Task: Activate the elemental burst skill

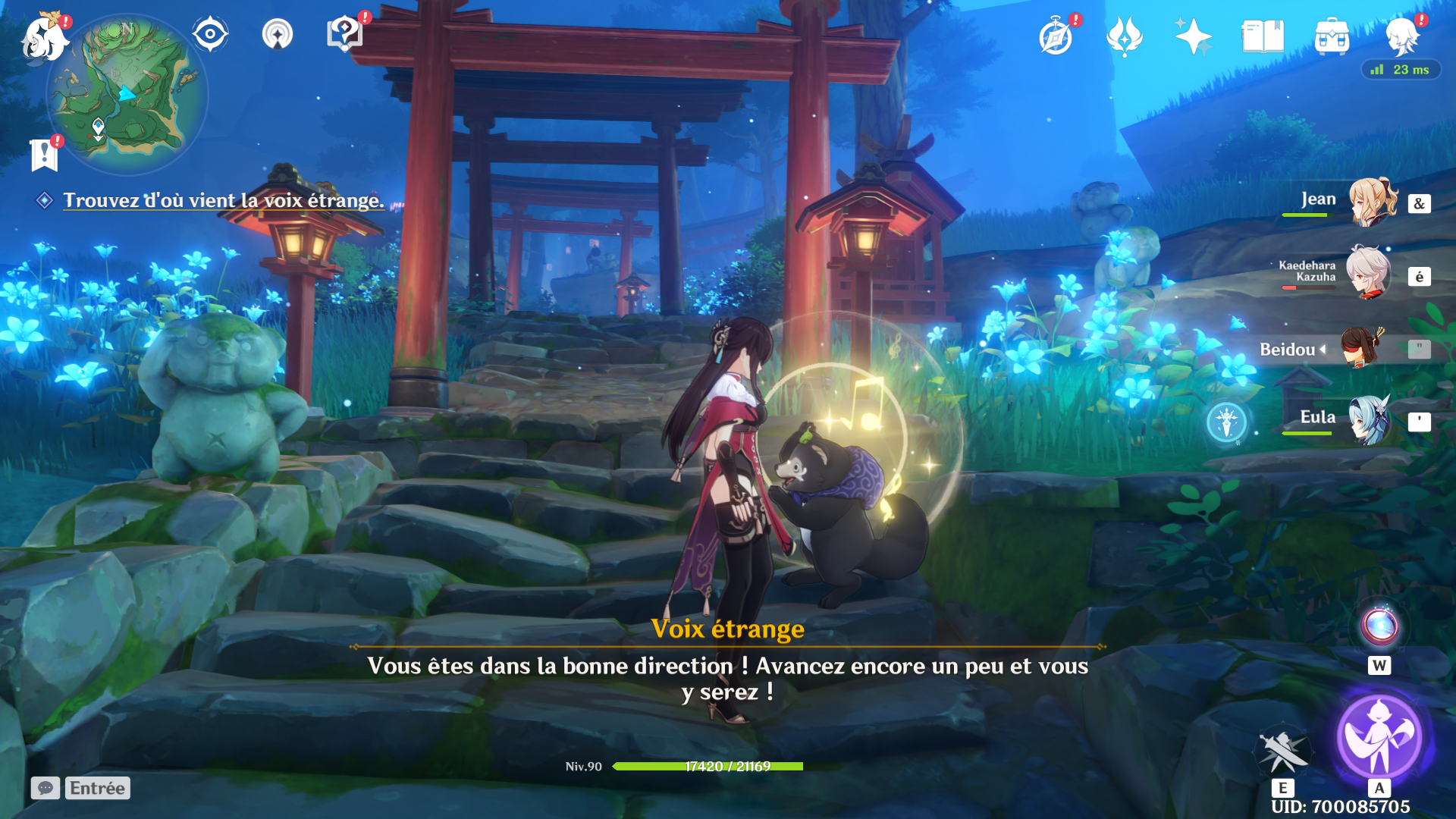Action: [1379, 736]
